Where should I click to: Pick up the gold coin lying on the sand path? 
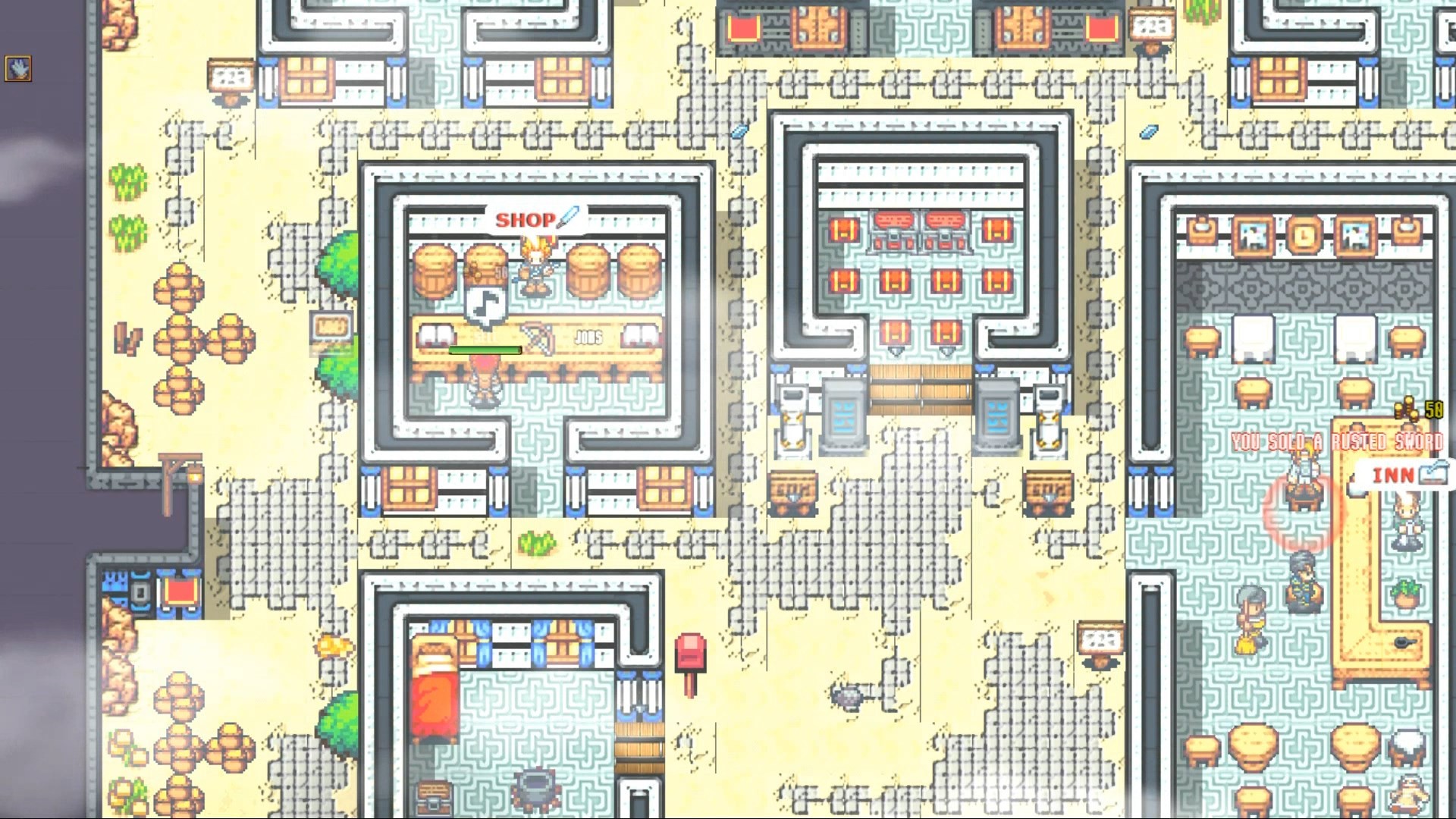tap(333, 646)
